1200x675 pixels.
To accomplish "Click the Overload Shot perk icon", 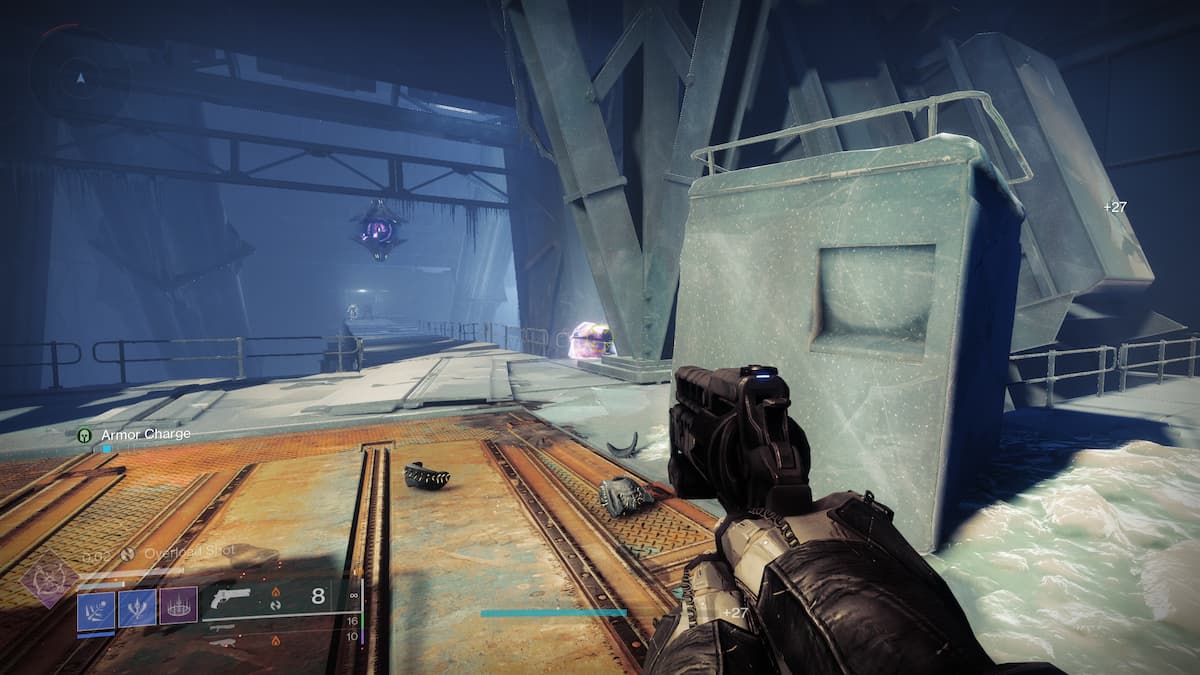I will [x=127, y=553].
